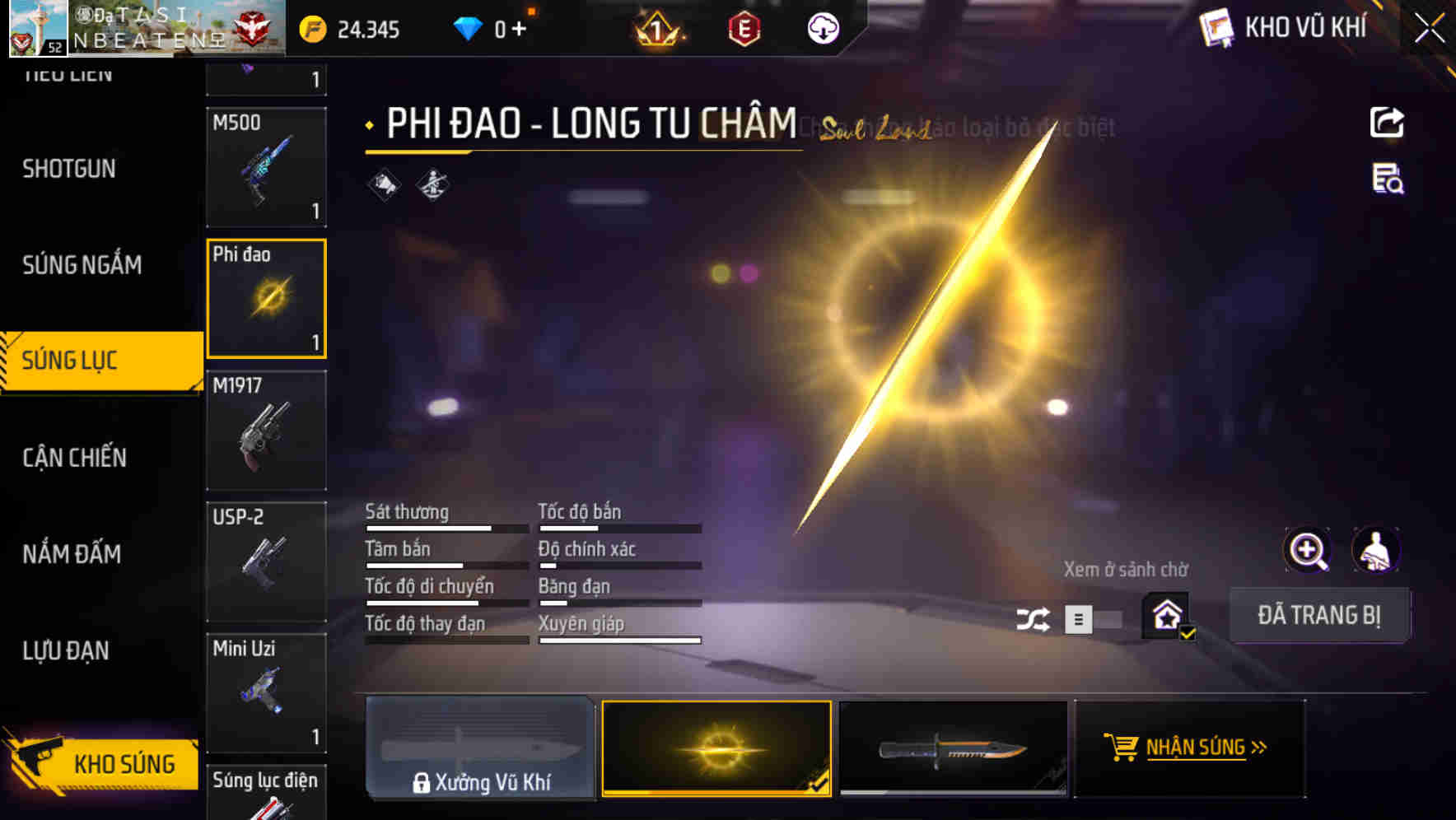Click the rank crown icon at top
The height and width of the screenshot is (820, 1456).
click(655, 30)
